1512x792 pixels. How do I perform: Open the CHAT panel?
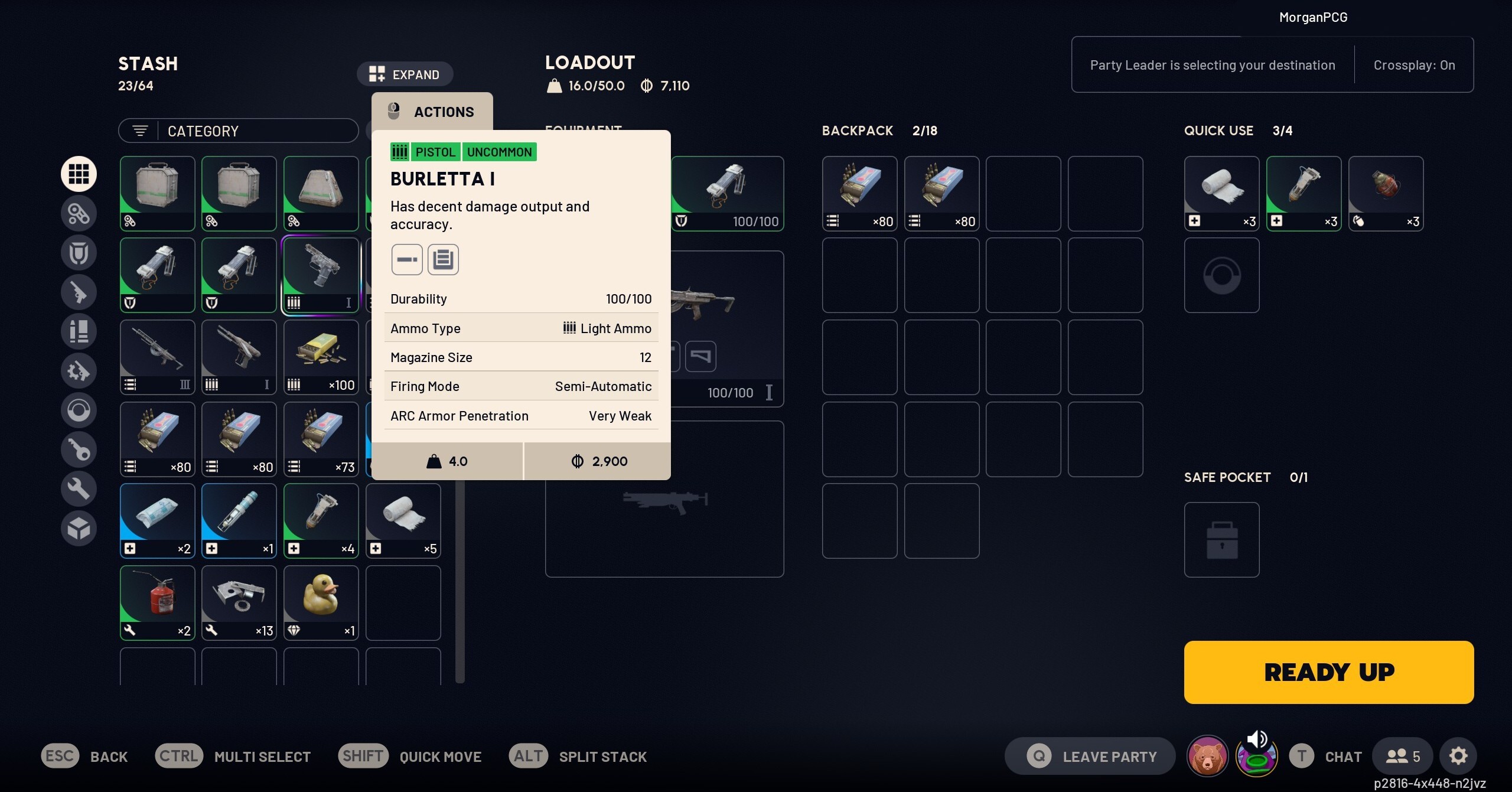[x=1327, y=755]
